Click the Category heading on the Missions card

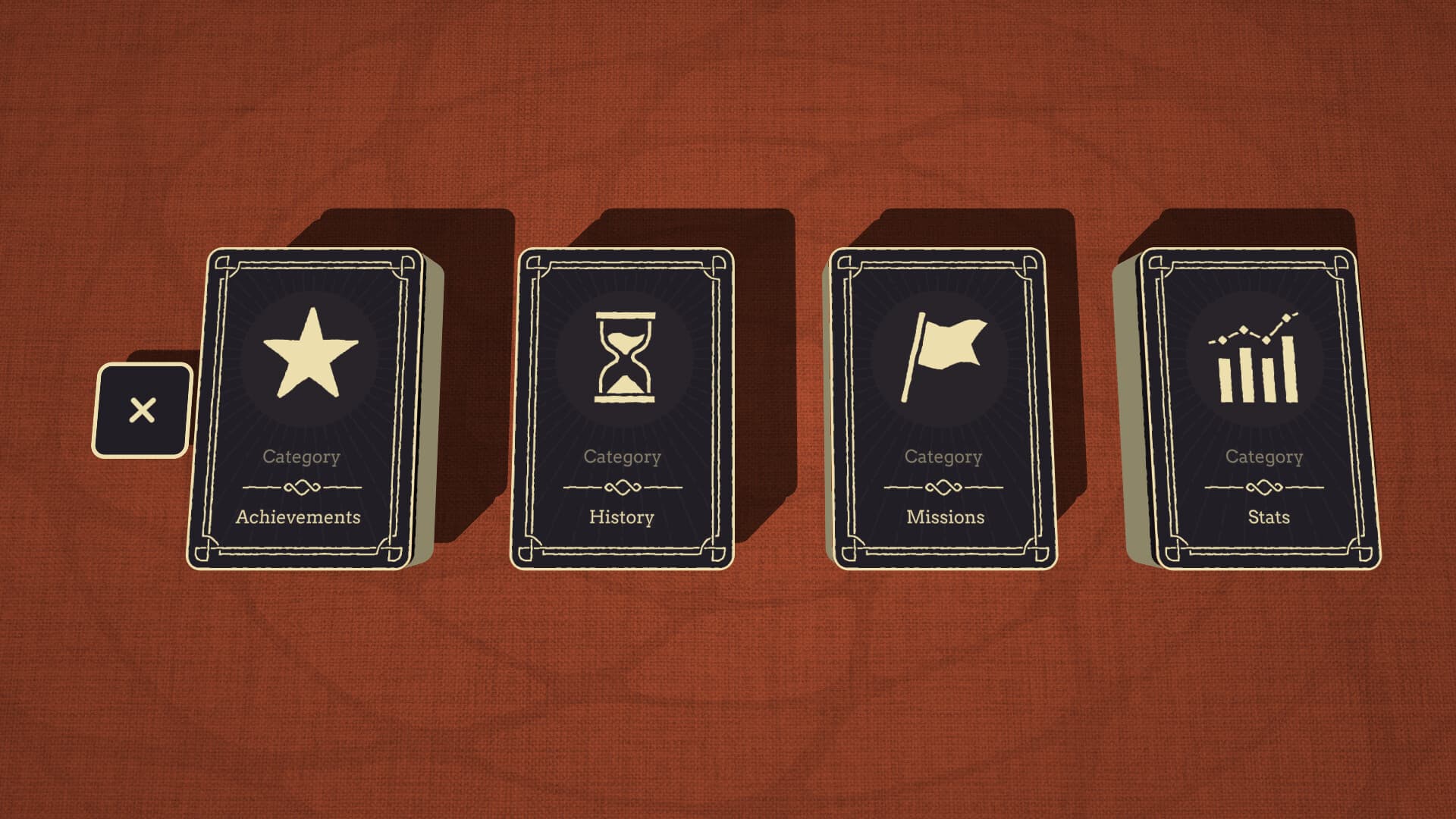click(943, 457)
